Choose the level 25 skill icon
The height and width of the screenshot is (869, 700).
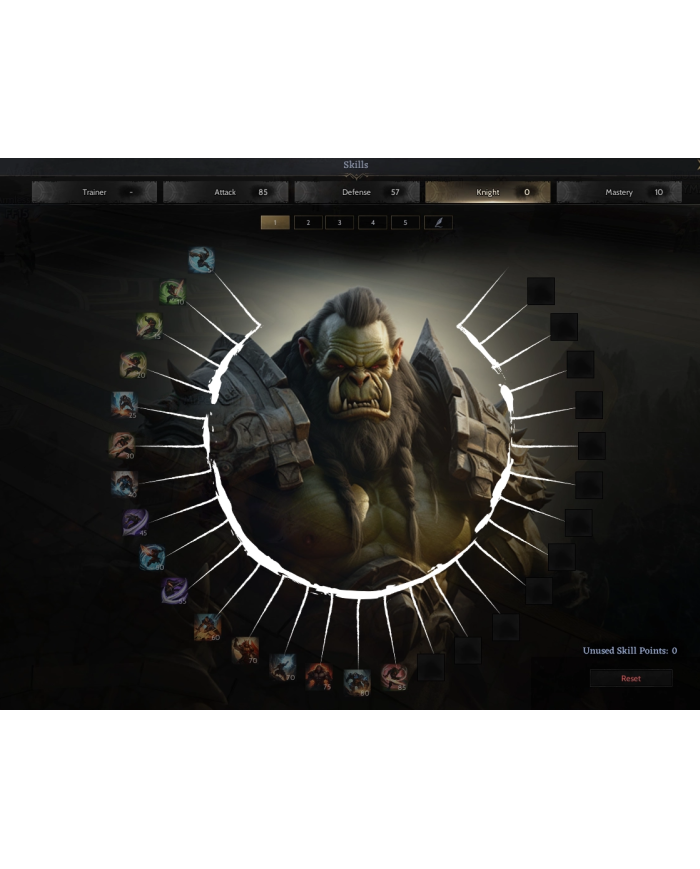tap(124, 405)
